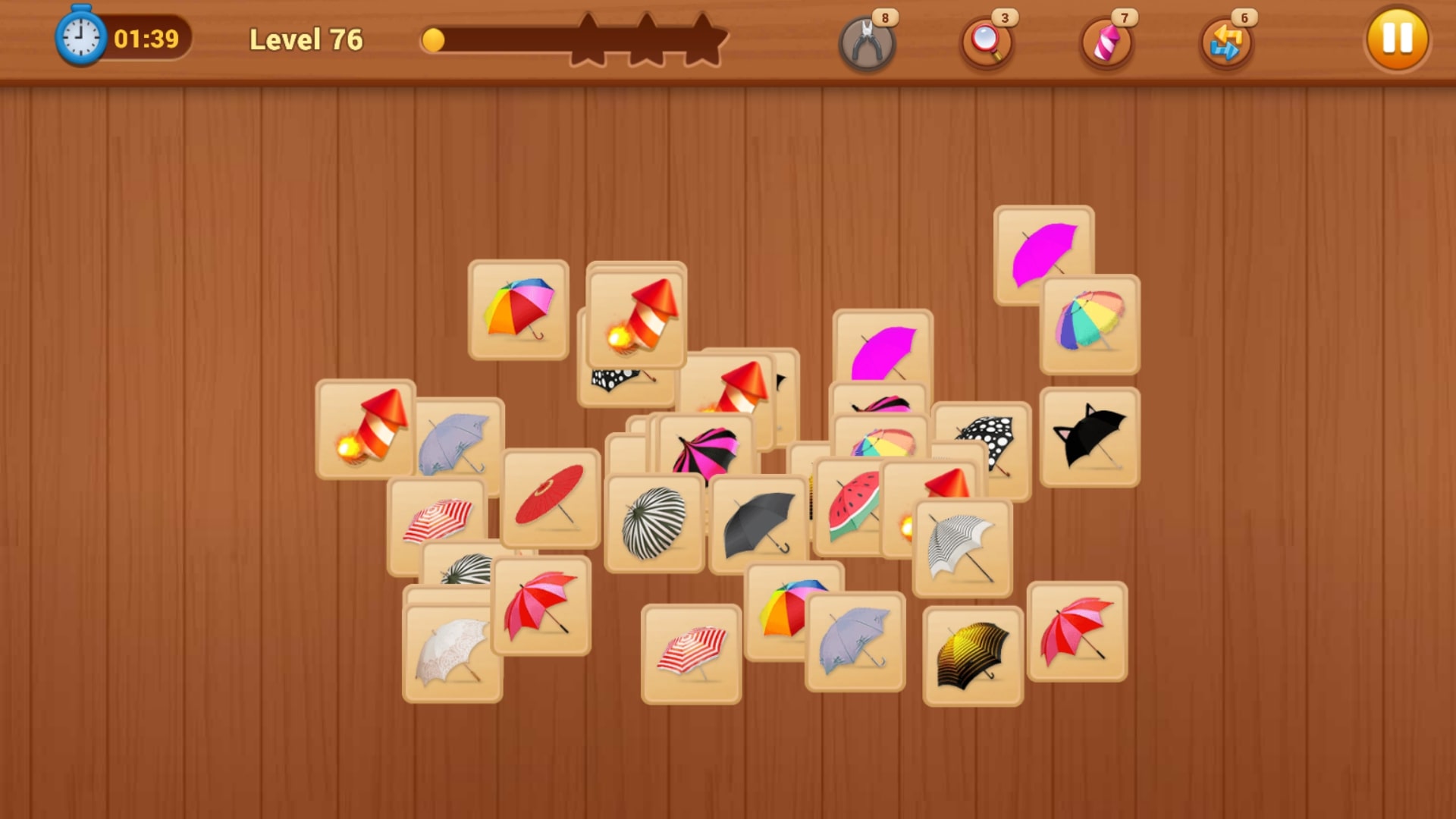Viewport: 1456px width, 819px height.
Task: Select the golden honeycomb umbrella tile
Action: pos(974,653)
